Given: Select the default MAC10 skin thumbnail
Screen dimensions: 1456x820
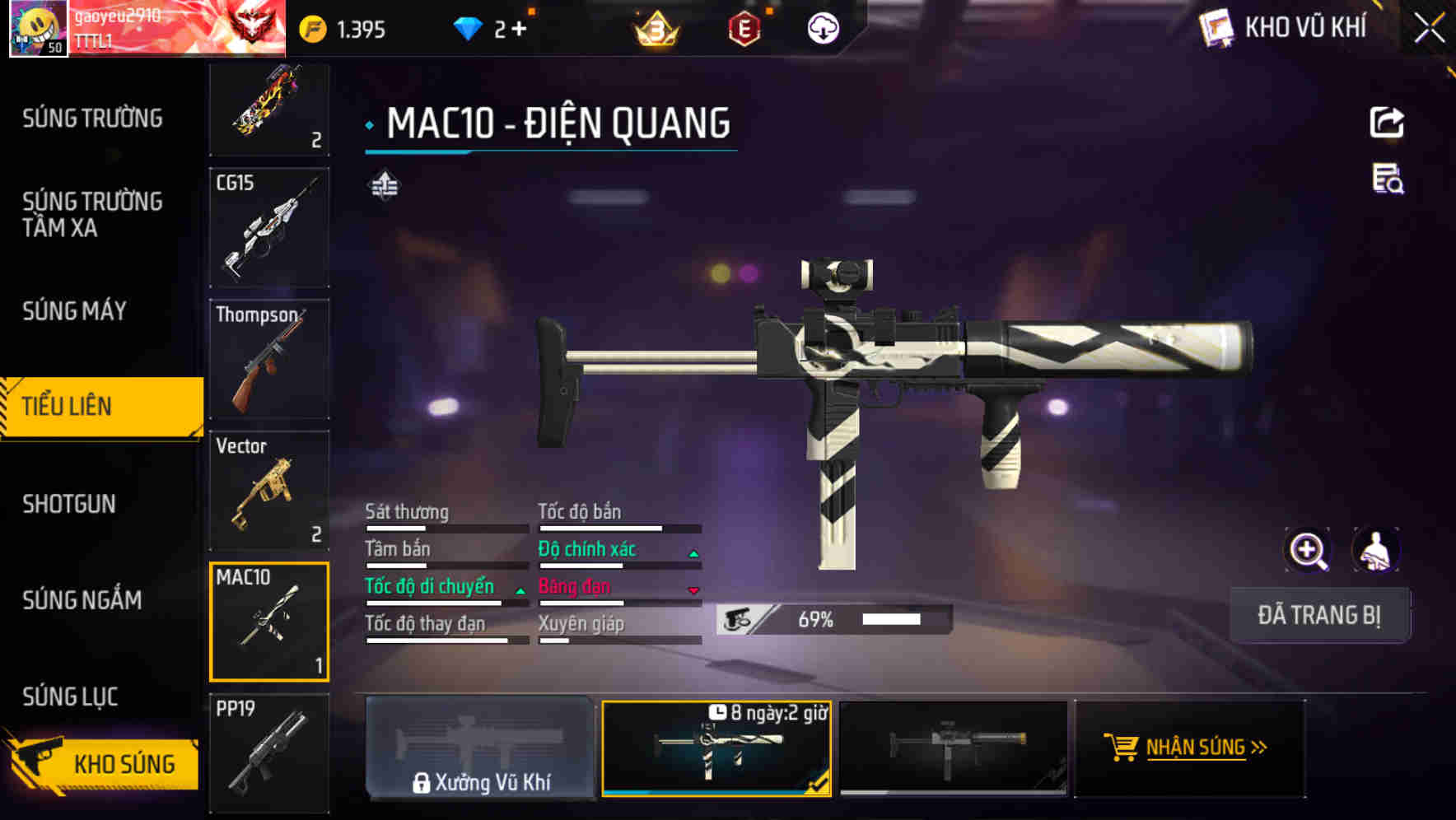Looking at the screenshot, I should pos(953,748).
